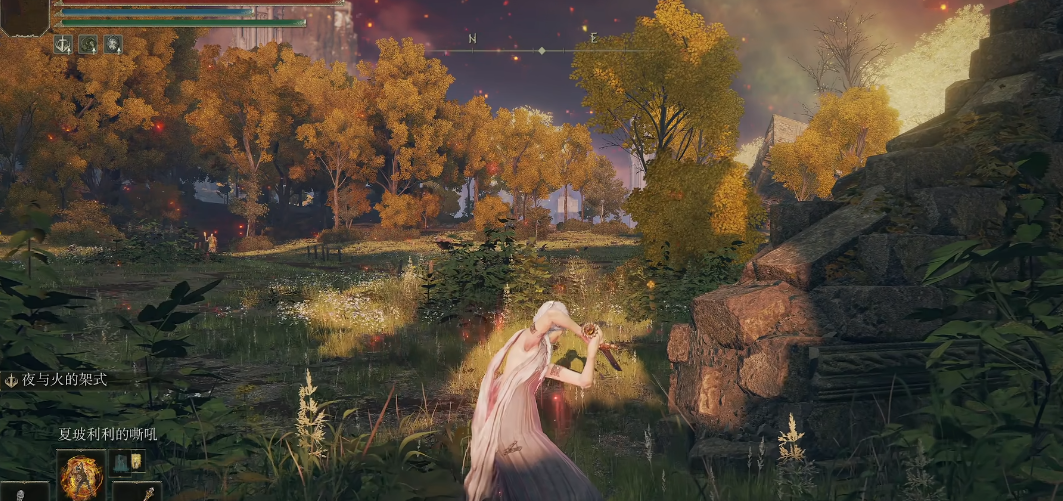
Task: Click the sword-with-arrow buff status icon
Action: (x=63, y=44)
